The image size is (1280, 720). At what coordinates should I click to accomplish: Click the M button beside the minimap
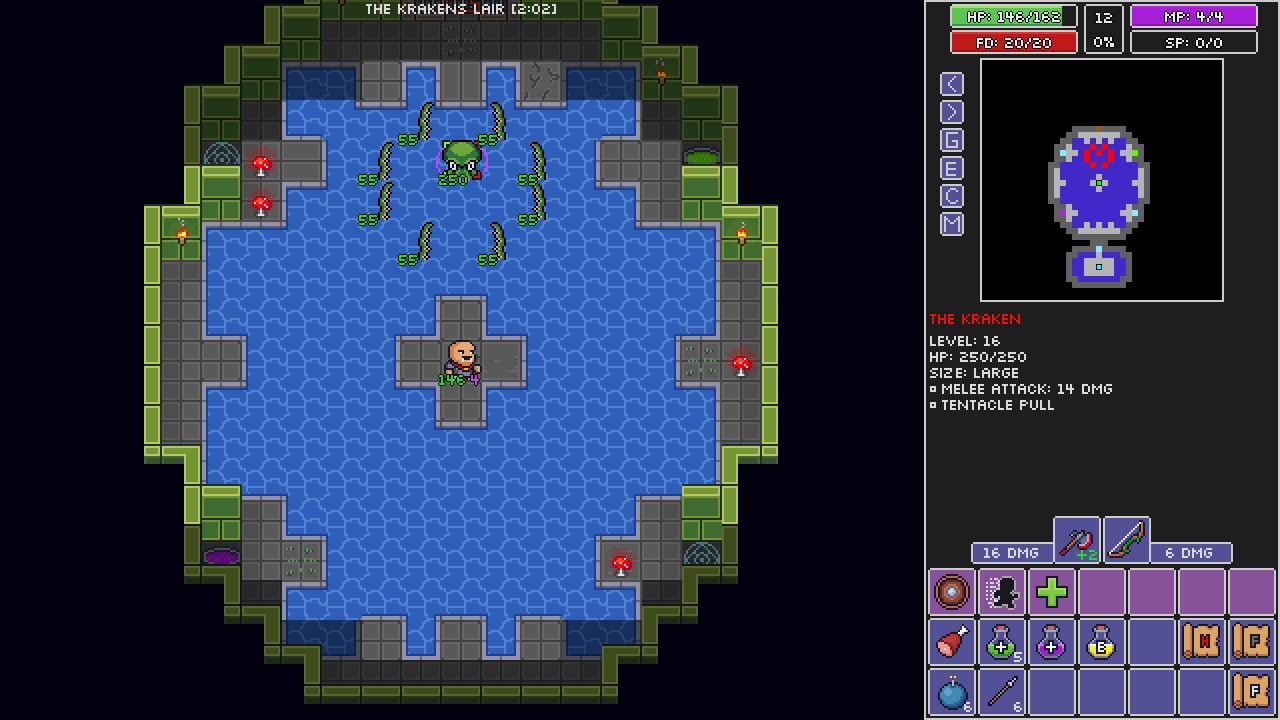(952, 224)
